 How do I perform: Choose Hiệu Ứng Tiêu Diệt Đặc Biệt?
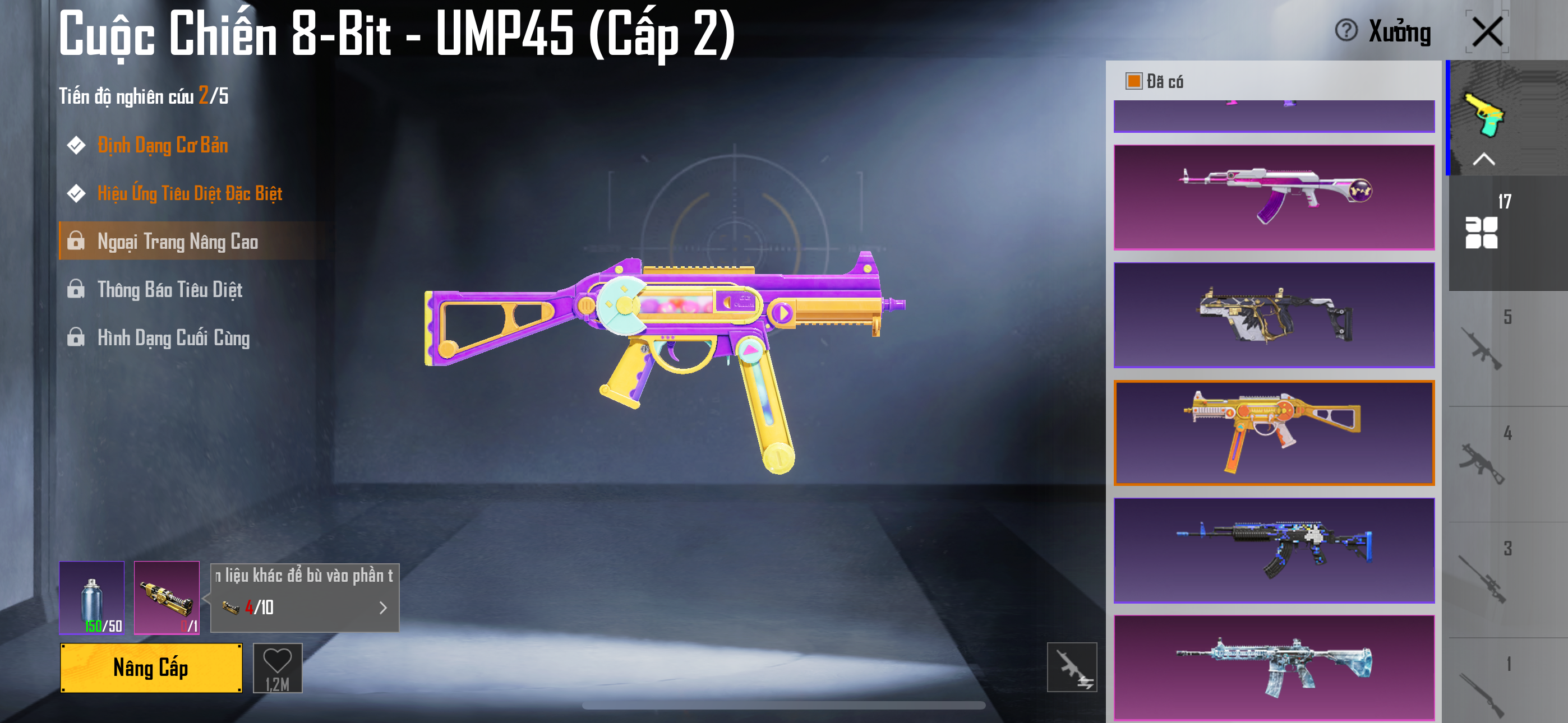tap(190, 193)
